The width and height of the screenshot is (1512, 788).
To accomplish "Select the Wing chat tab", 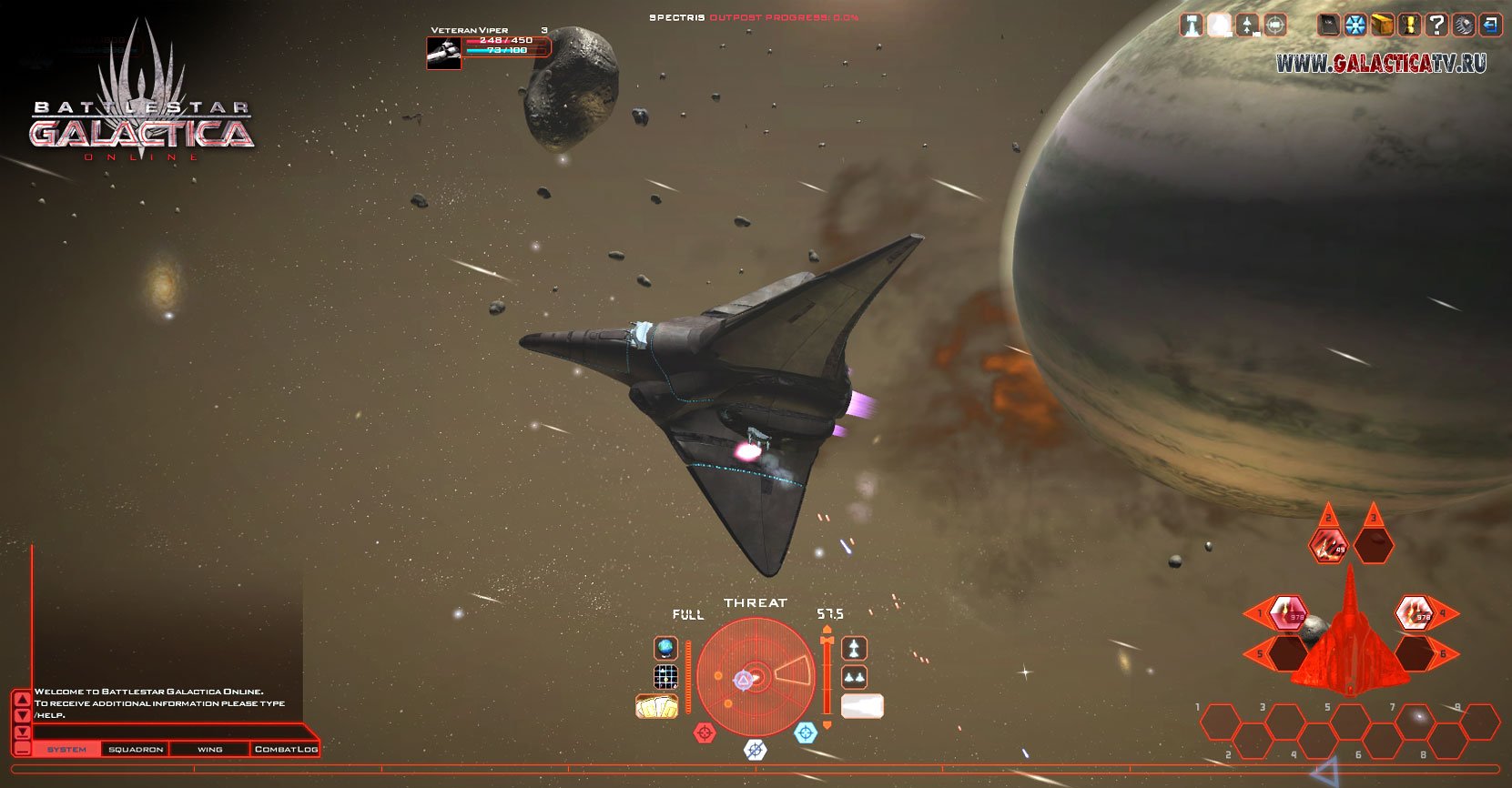I will [x=209, y=749].
